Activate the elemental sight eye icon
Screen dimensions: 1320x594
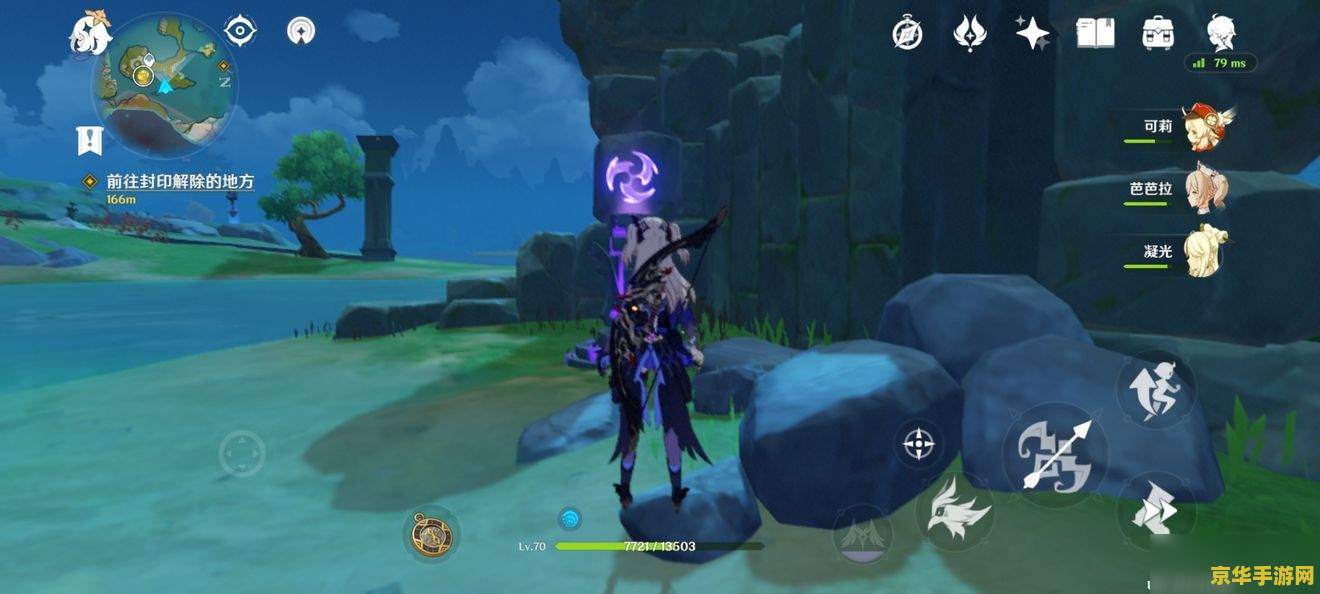pos(240,31)
